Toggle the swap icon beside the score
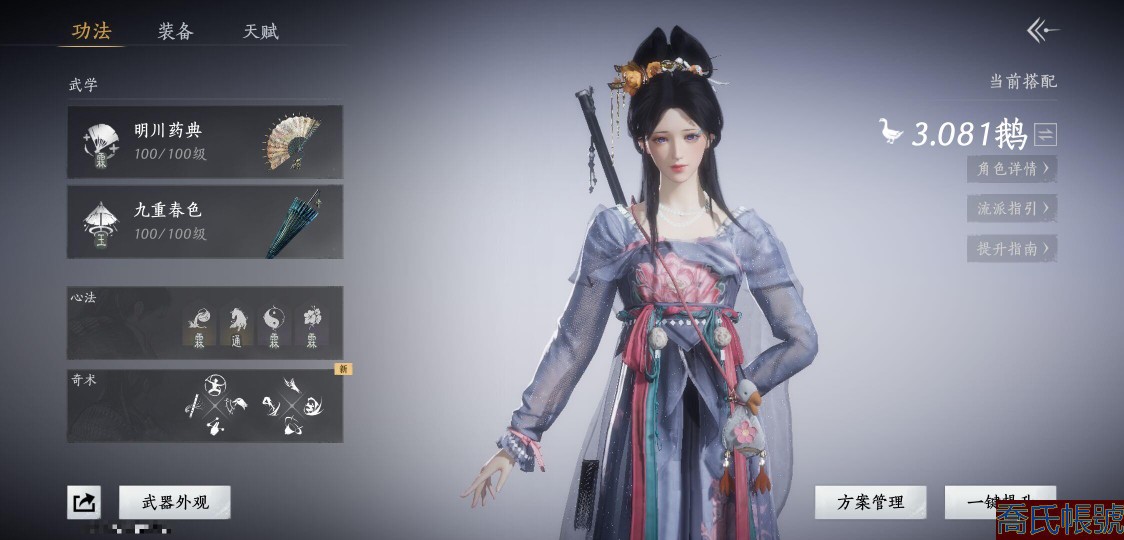 pos(1046,134)
